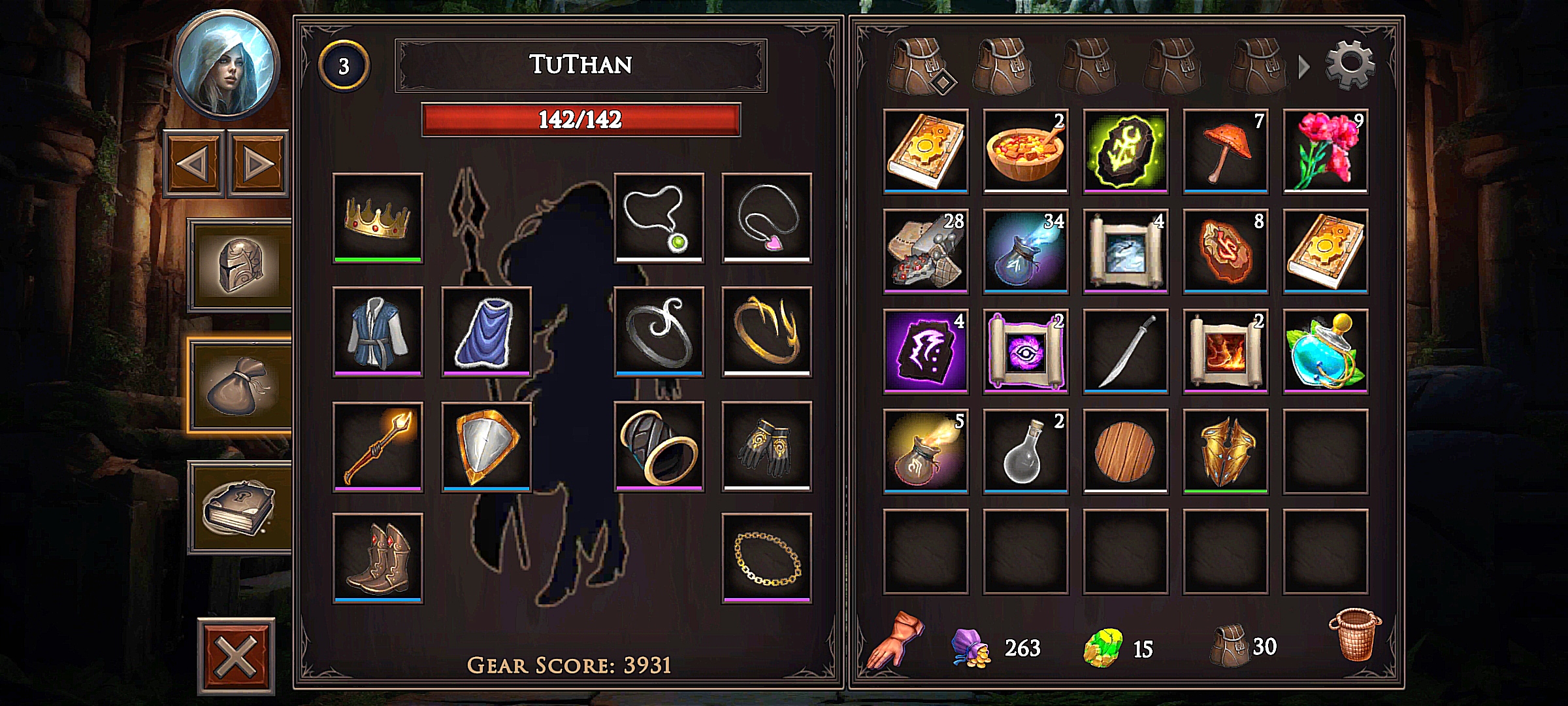The width and height of the screenshot is (1568, 706).
Task: Select the equipped silver shield
Action: tap(486, 446)
